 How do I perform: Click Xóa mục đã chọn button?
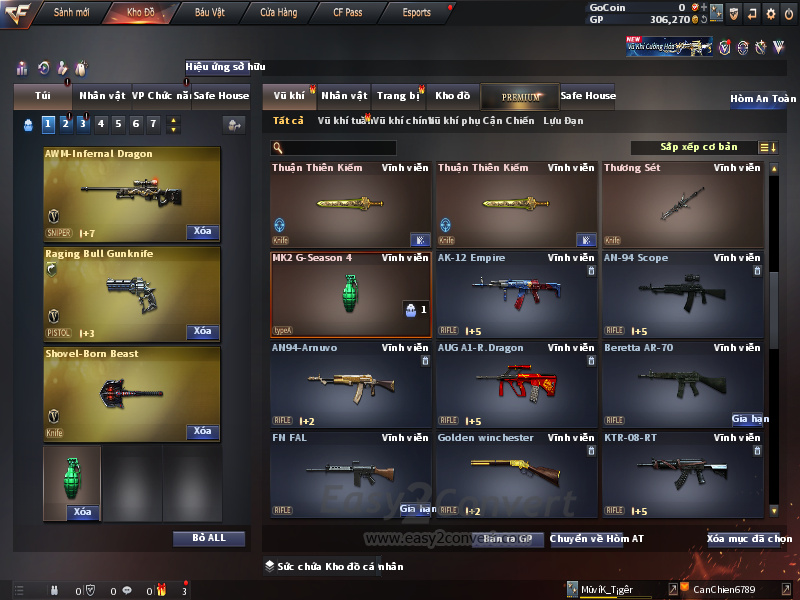coord(749,539)
